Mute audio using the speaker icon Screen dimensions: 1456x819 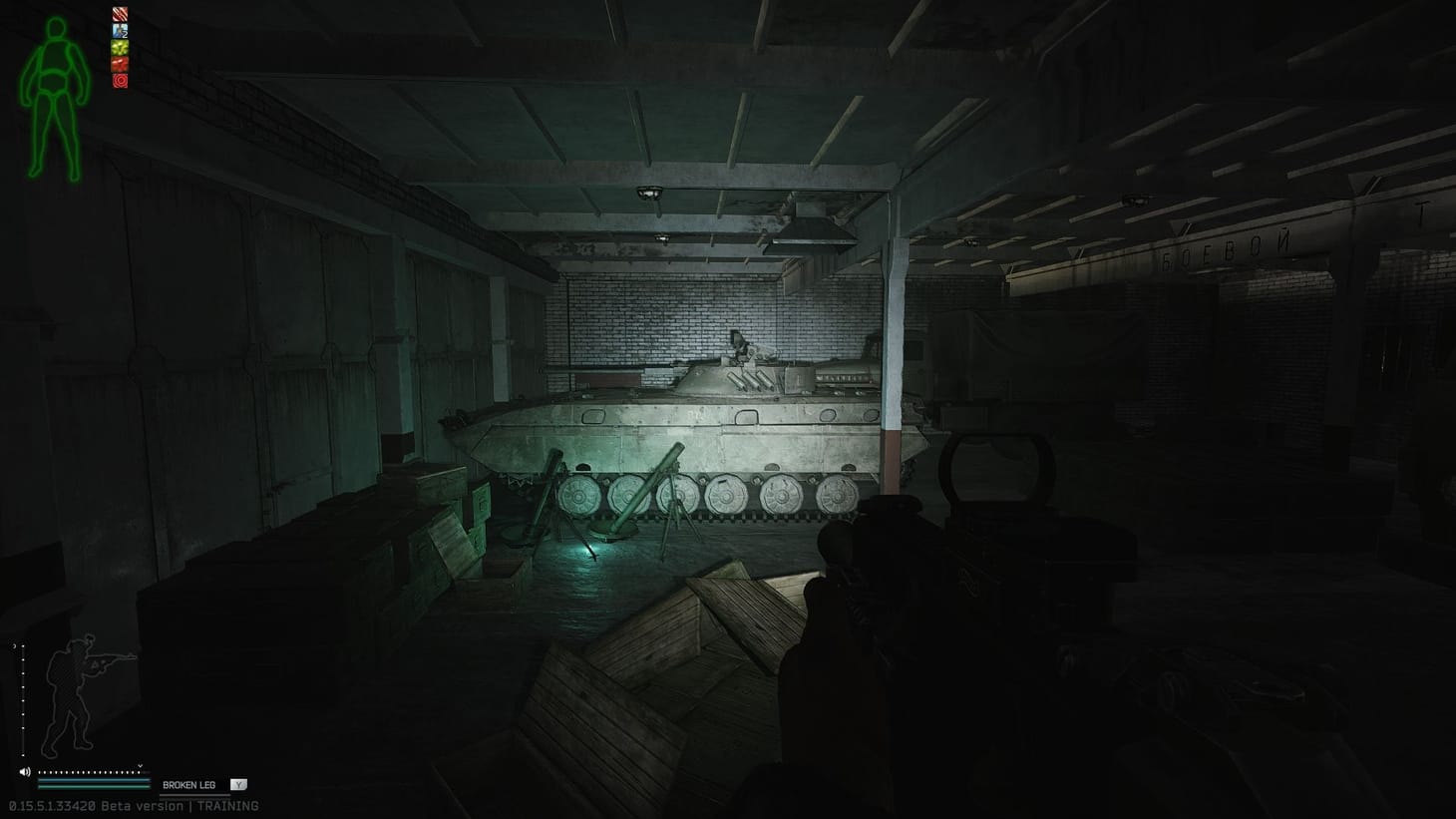click(x=24, y=771)
